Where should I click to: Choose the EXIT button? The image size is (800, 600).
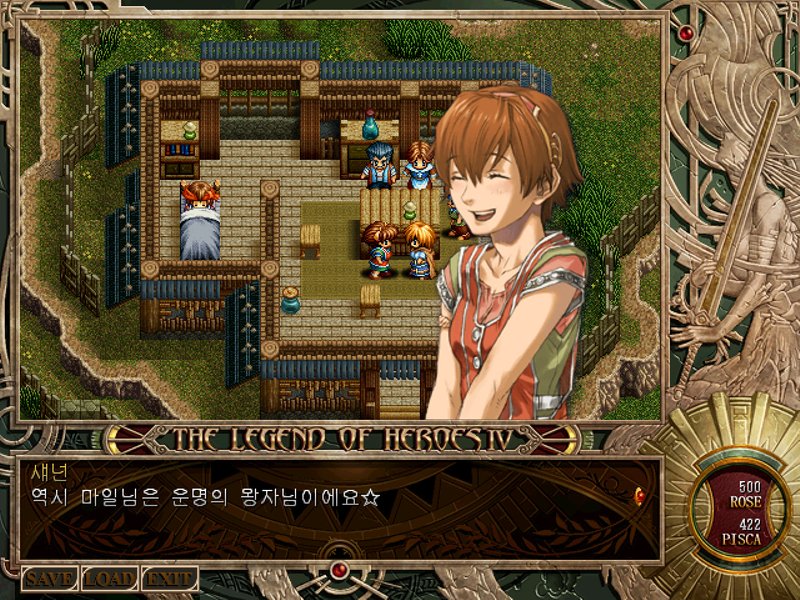click(x=169, y=579)
